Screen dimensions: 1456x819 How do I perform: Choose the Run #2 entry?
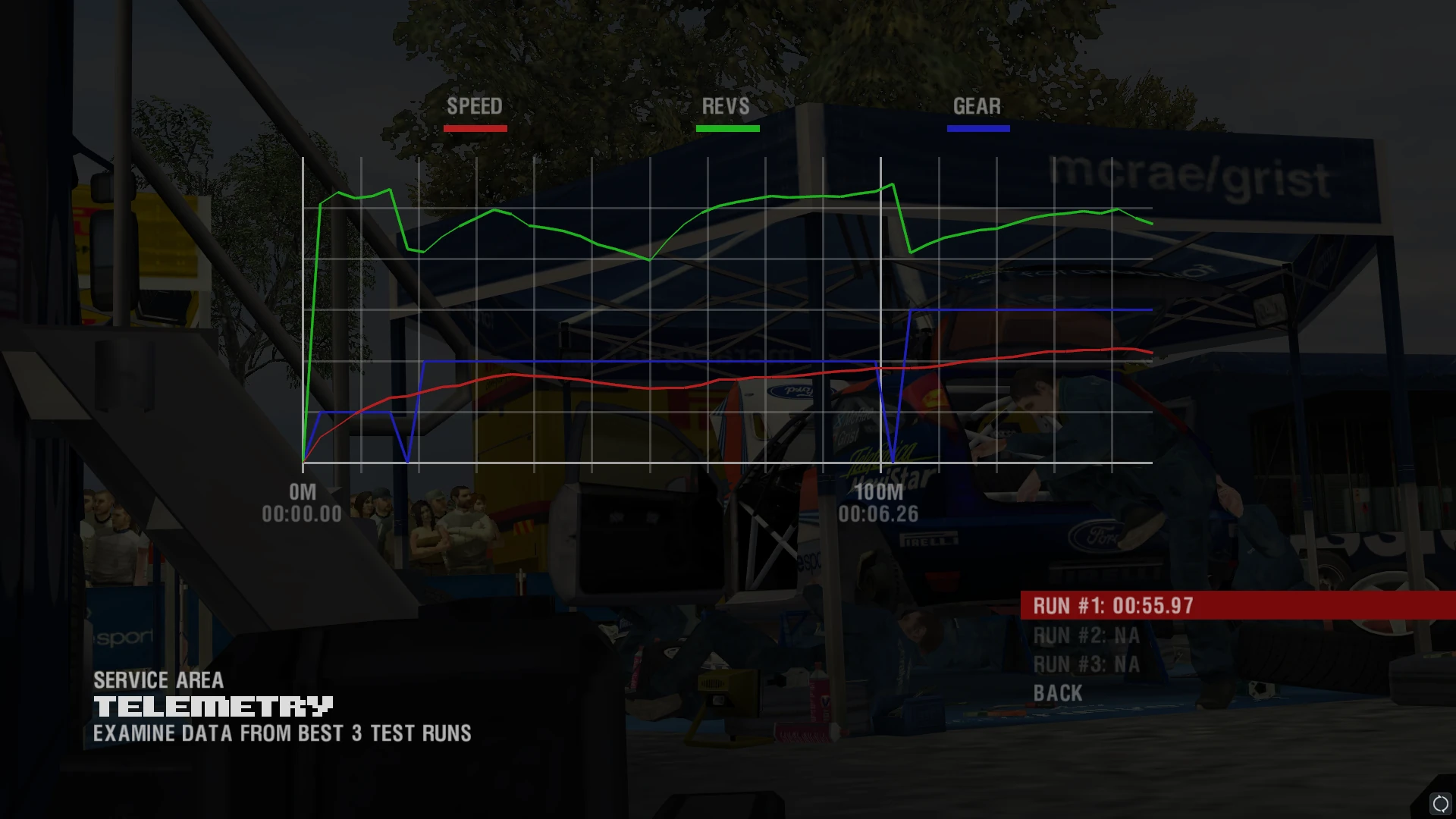(x=1086, y=635)
